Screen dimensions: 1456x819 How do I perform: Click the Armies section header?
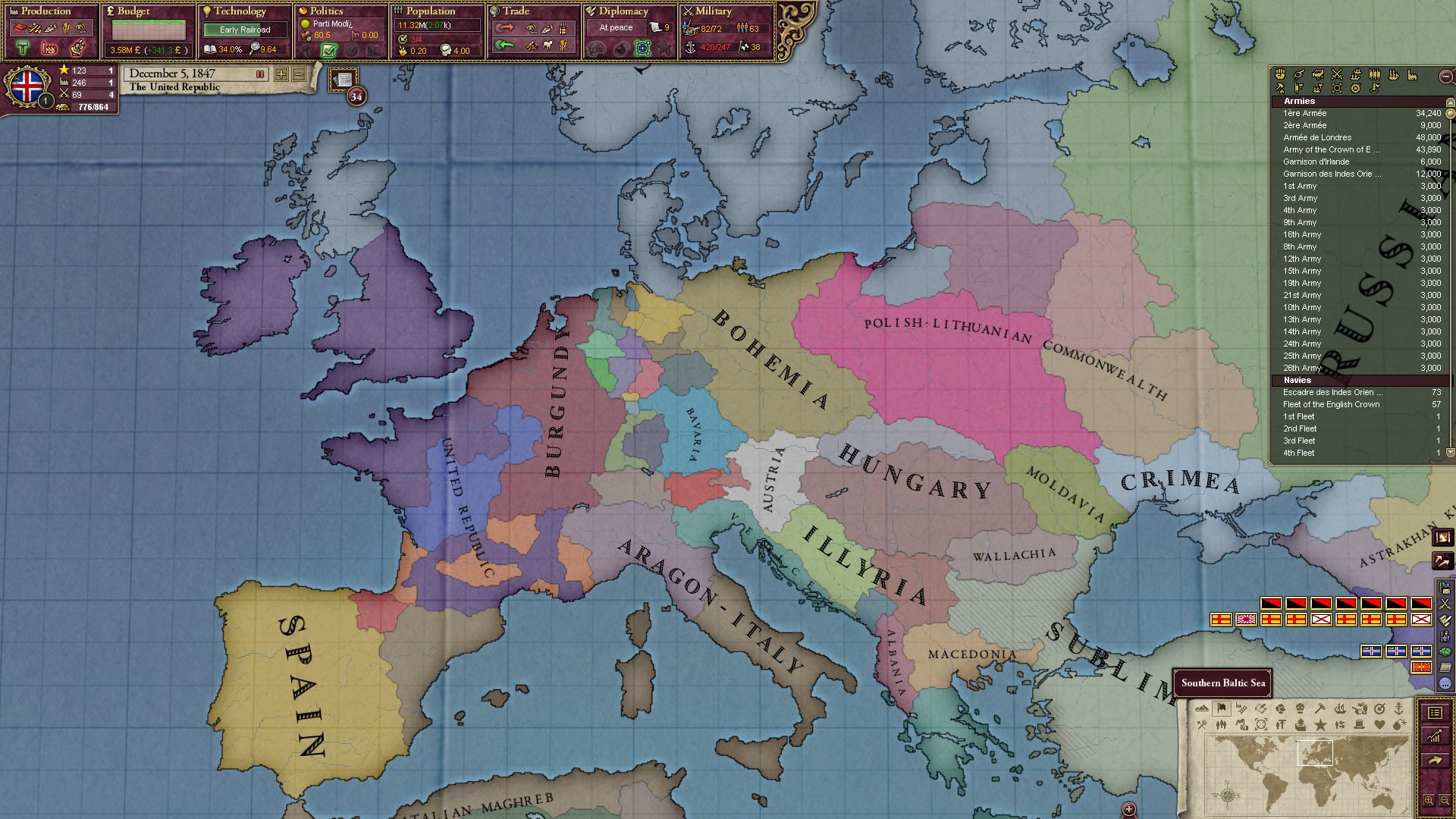pyautogui.click(x=1301, y=101)
